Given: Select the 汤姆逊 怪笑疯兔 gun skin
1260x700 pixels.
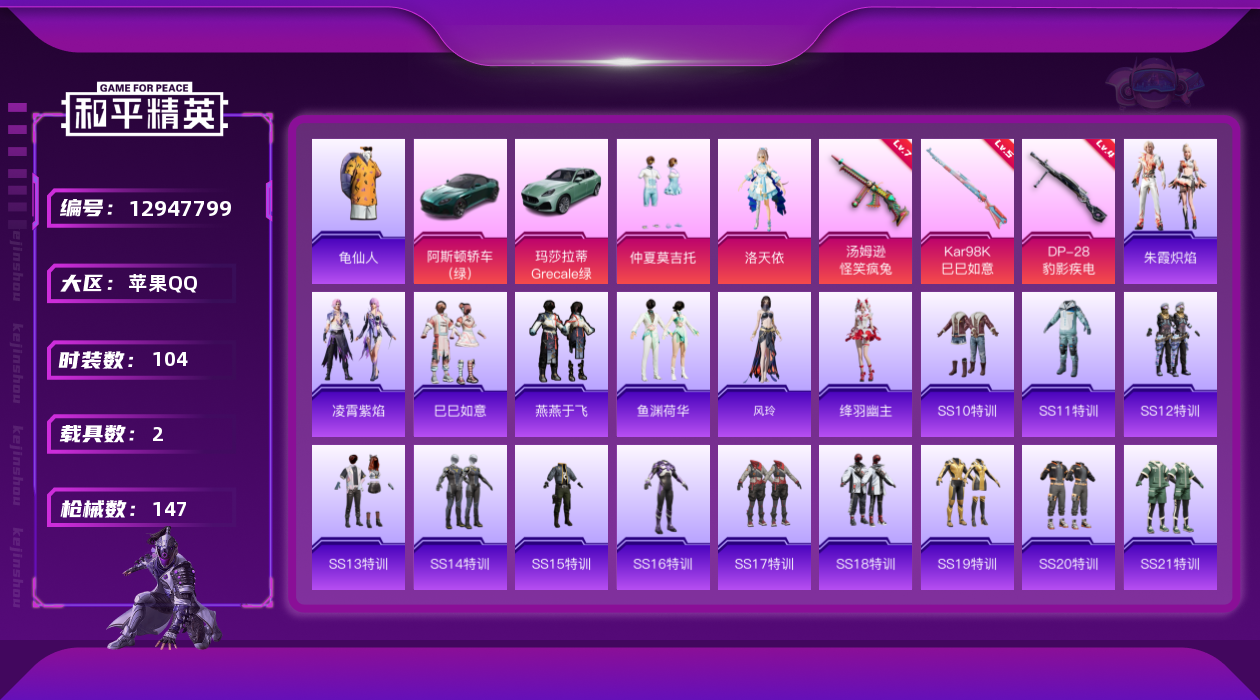Looking at the screenshot, I should [x=865, y=210].
